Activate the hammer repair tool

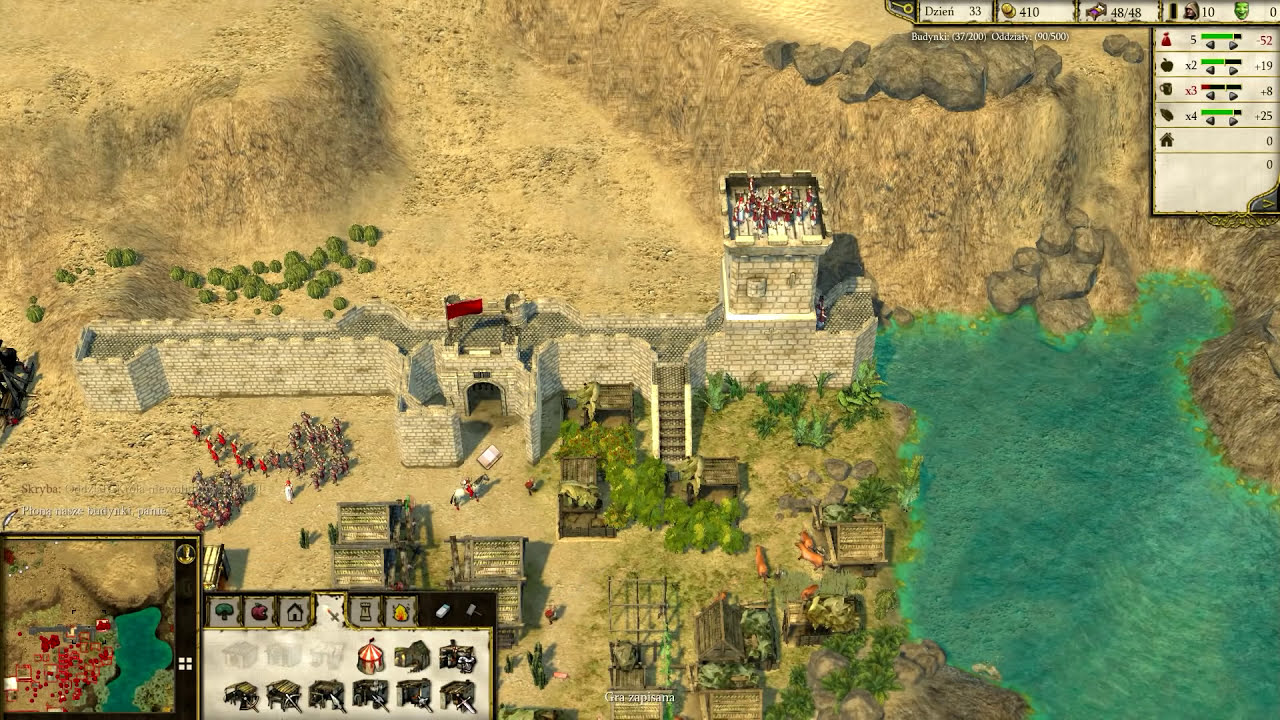[472, 610]
